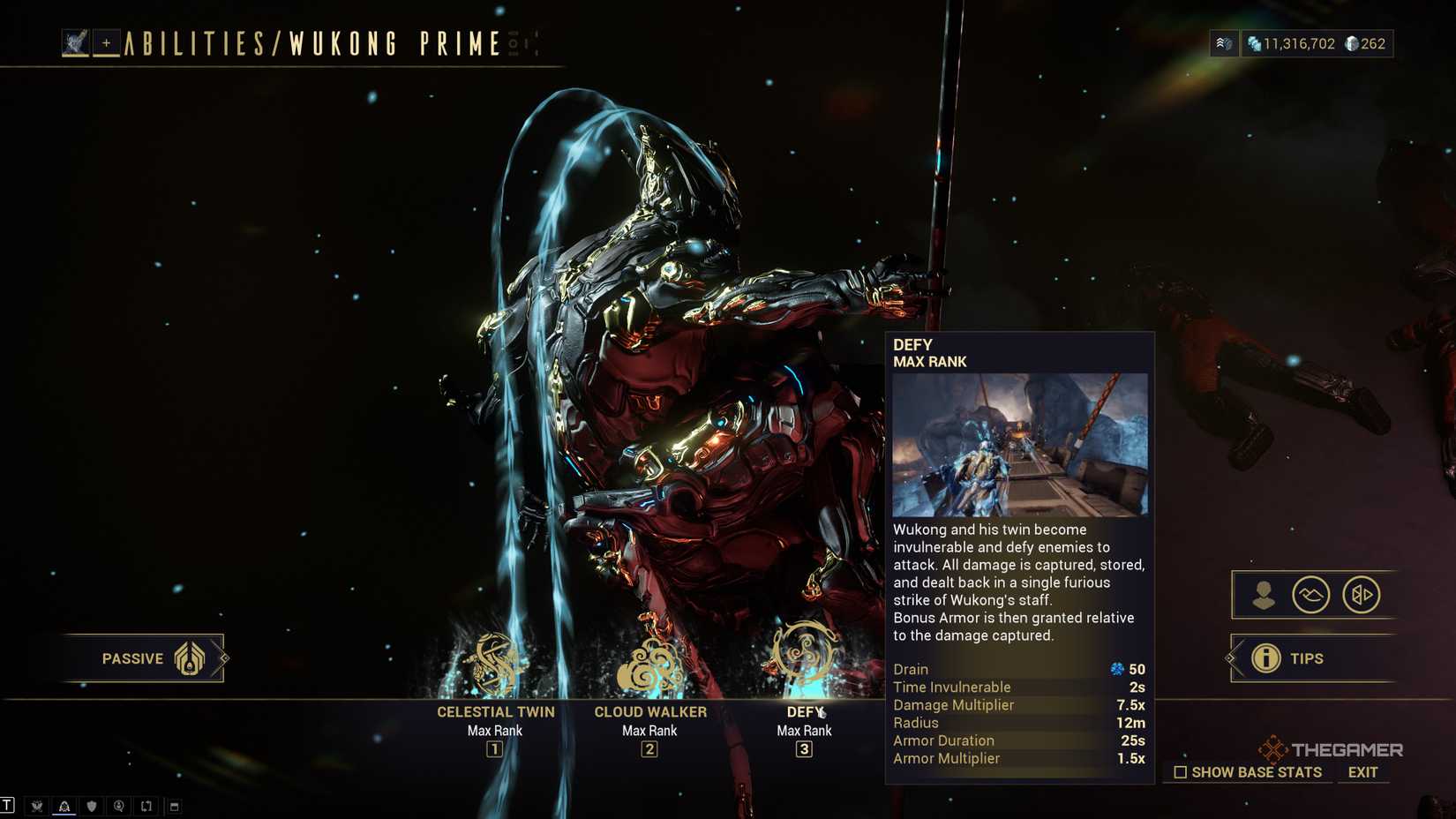Open the magnifier icon in the bottom taskbar
Image resolution: width=1456 pixels, height=819 pixels.
pos(119,806)
